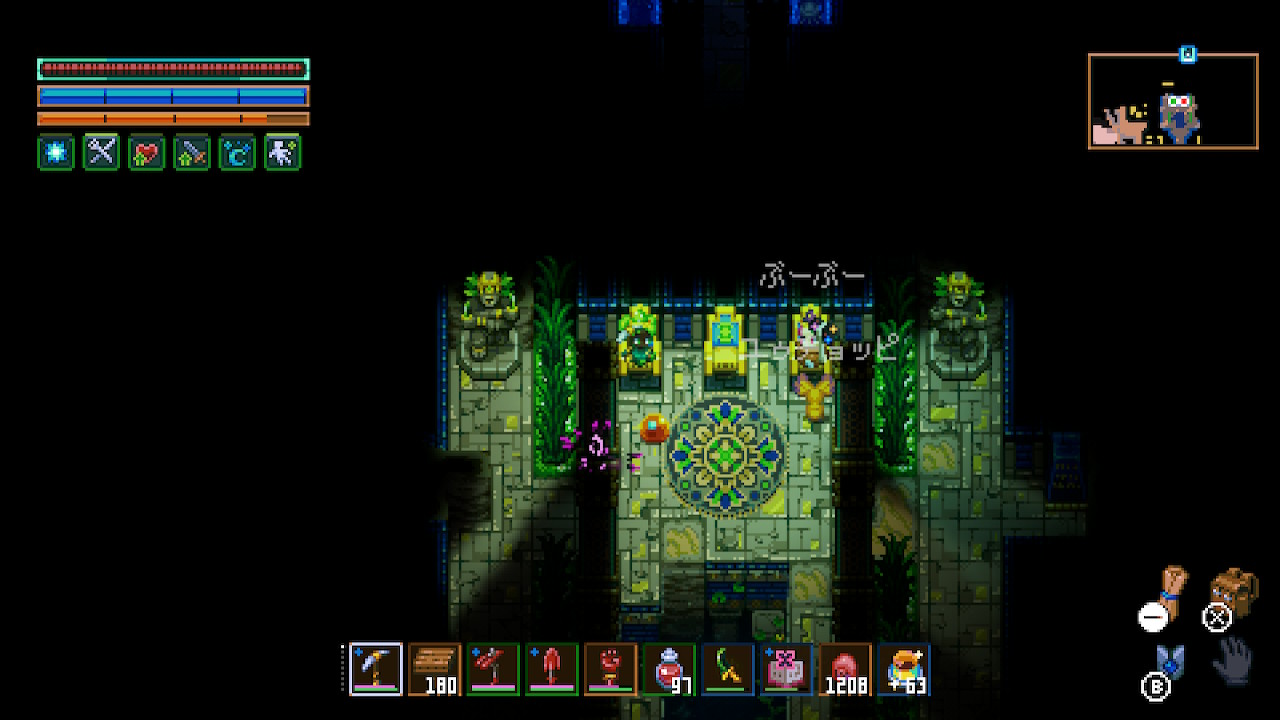Open the backpack inventory icon
Viewport: 1280px width, 720px height.
[x=1233, y=592]
